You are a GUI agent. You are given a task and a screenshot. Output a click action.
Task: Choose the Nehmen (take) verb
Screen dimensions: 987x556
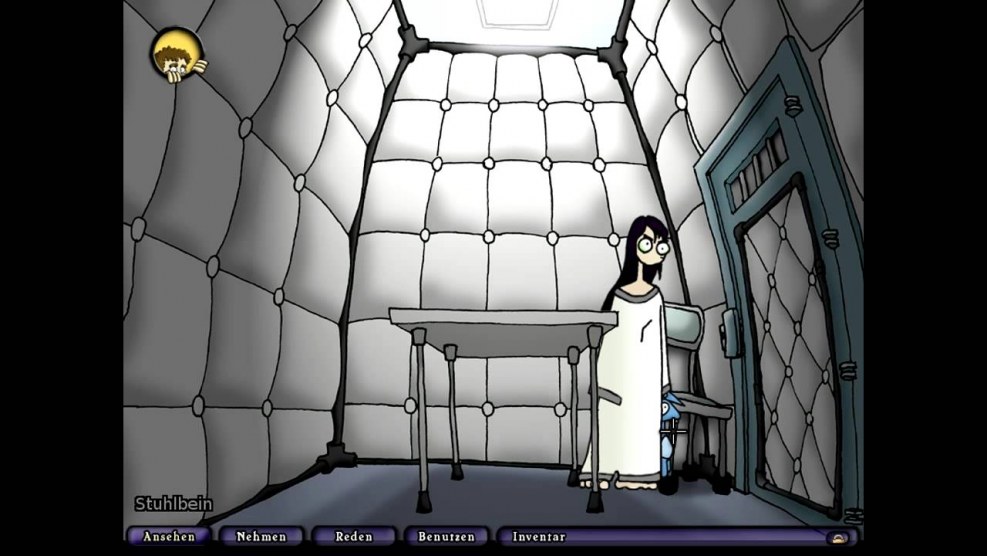click(x=261, y=537)
